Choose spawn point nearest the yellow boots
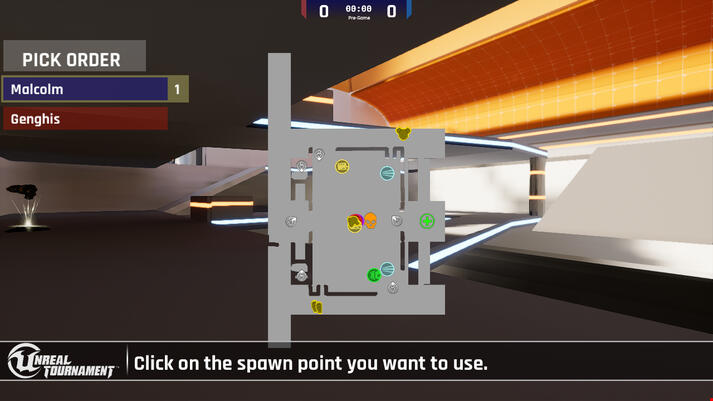The image size is (713, 401). pos(301,274)
